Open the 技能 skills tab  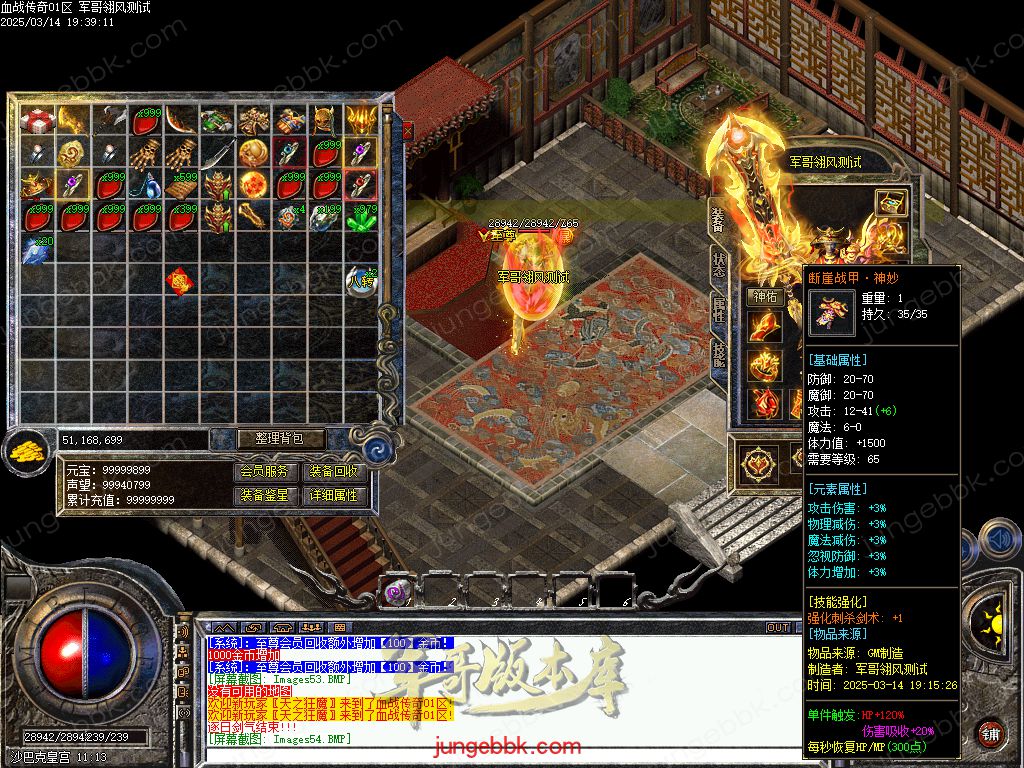pos(717,353)
